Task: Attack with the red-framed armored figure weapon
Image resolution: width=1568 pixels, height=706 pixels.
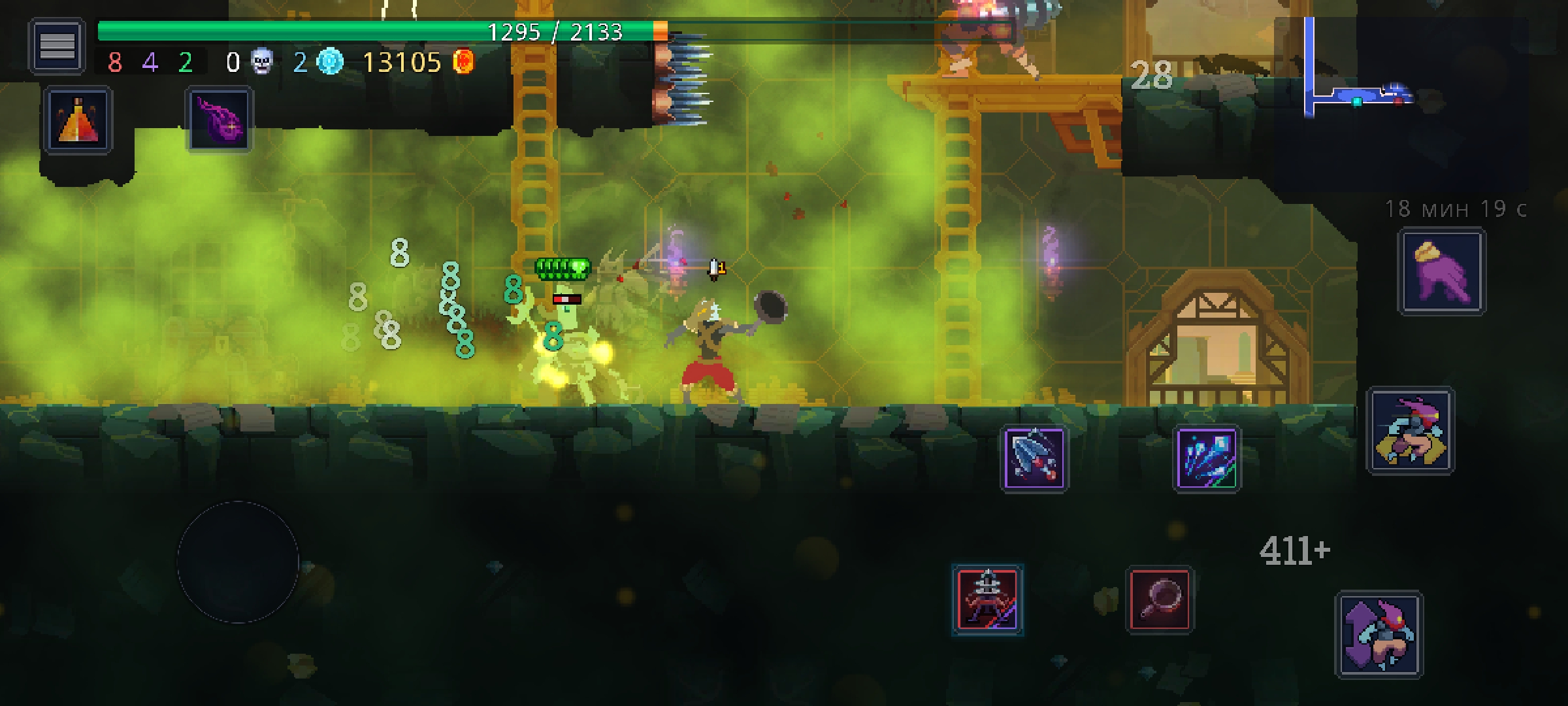Action: pos(987,599)
